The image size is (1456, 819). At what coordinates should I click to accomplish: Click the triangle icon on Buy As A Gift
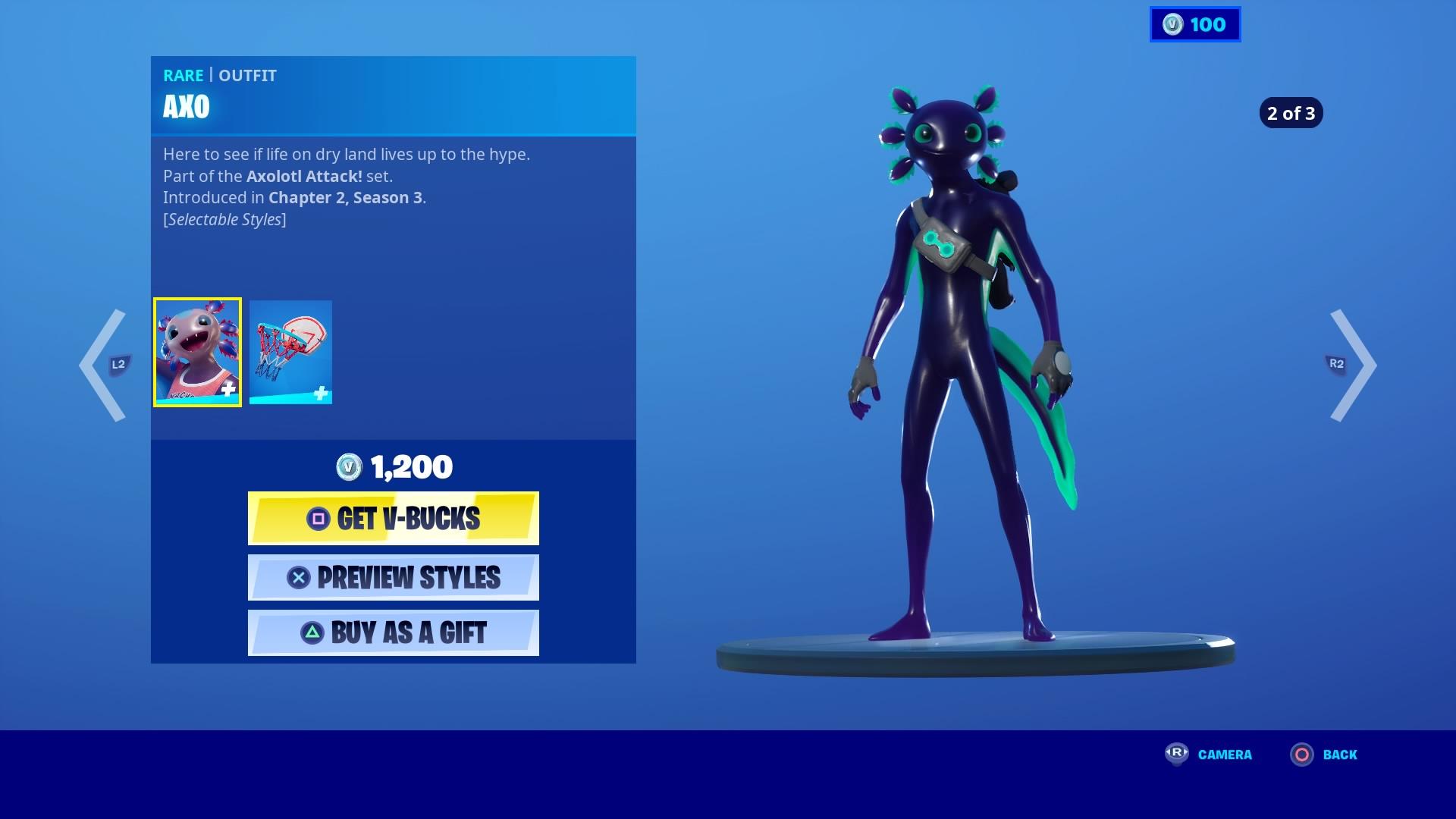click(x=313, y=632)
